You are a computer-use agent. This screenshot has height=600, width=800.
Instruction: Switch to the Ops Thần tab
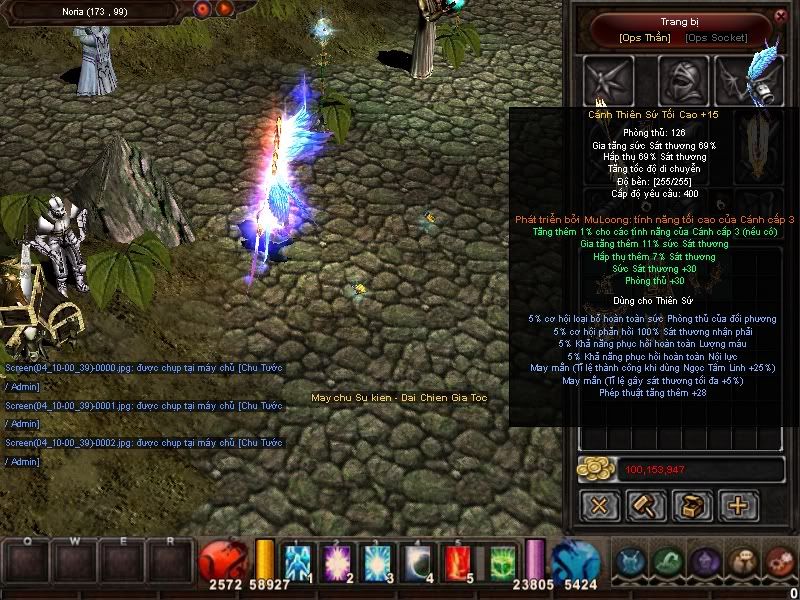point(645,38)
